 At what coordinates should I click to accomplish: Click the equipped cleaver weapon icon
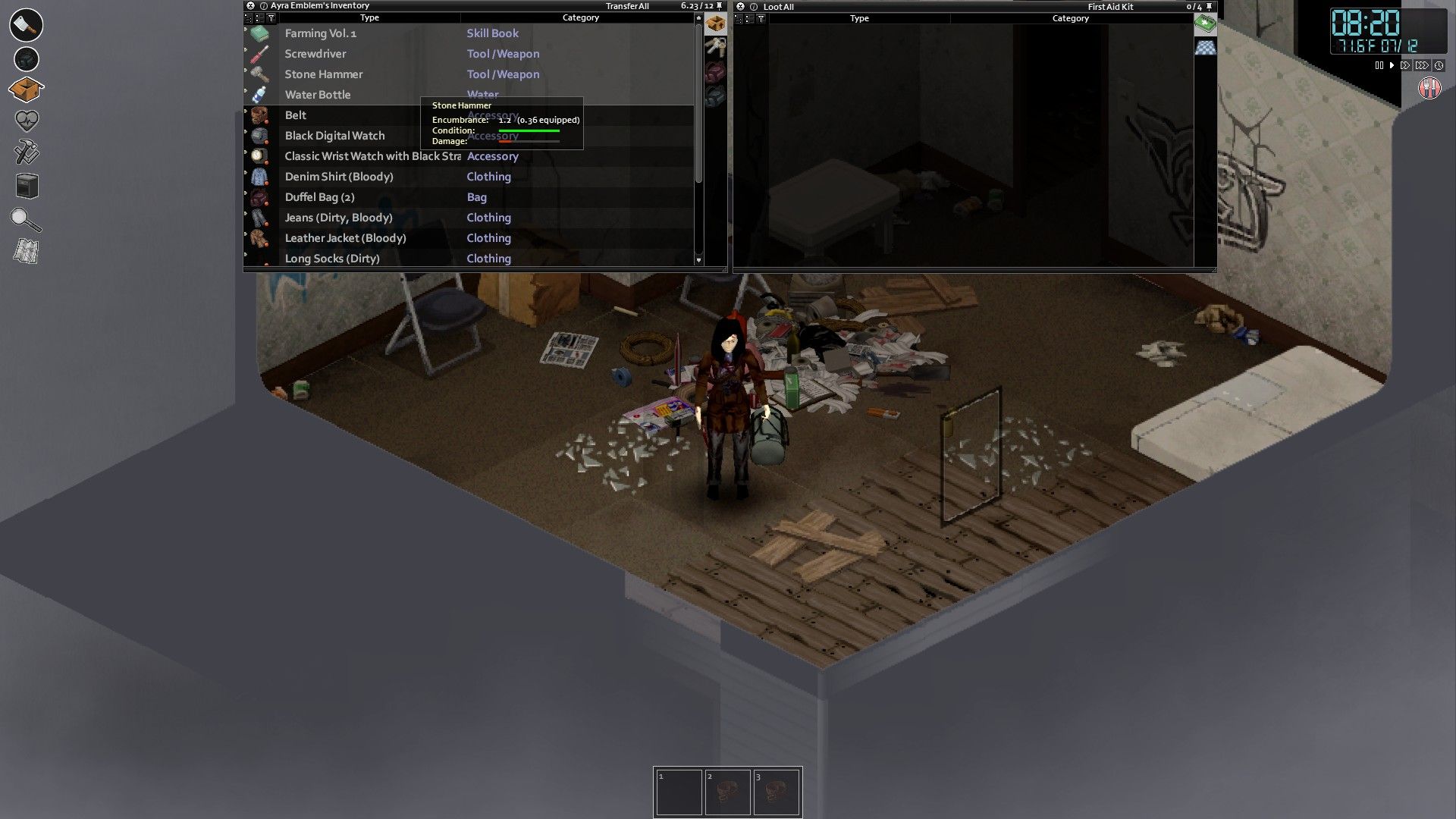tap(26, 25)
